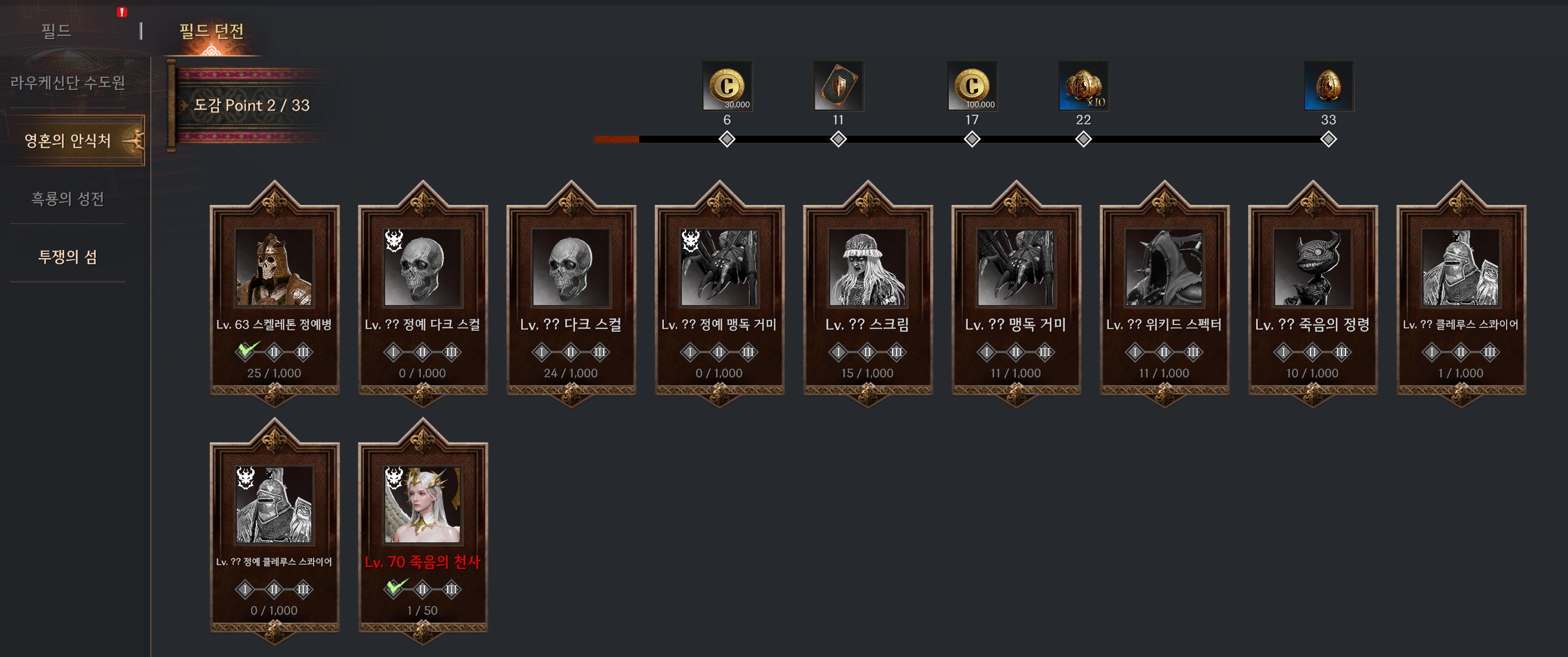Choose the 스크림 monster card
Image resolution: width=1568 pixels, height=657 pixels.
[867, 294]
